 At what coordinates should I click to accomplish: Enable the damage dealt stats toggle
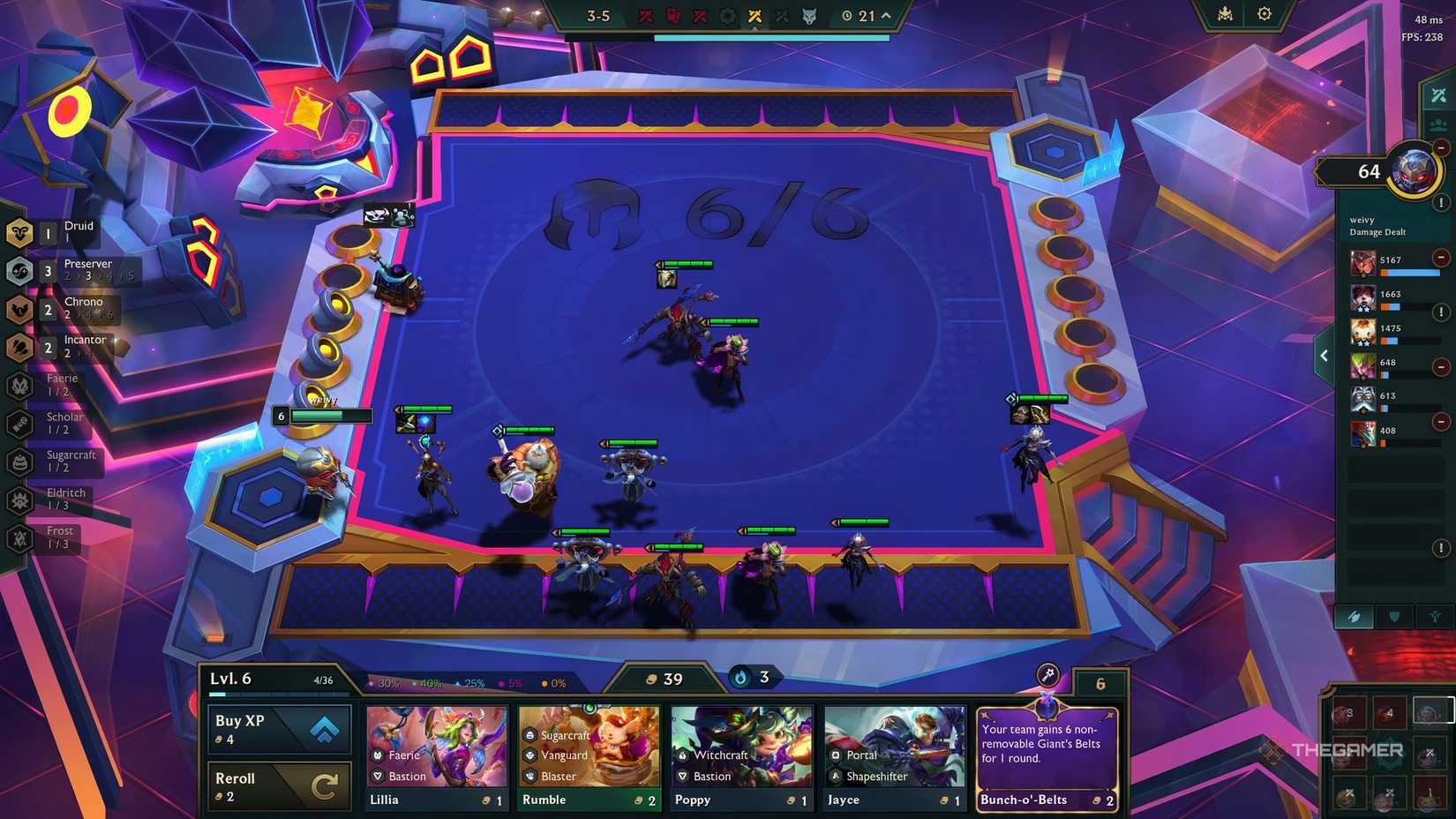(1354, 617)
